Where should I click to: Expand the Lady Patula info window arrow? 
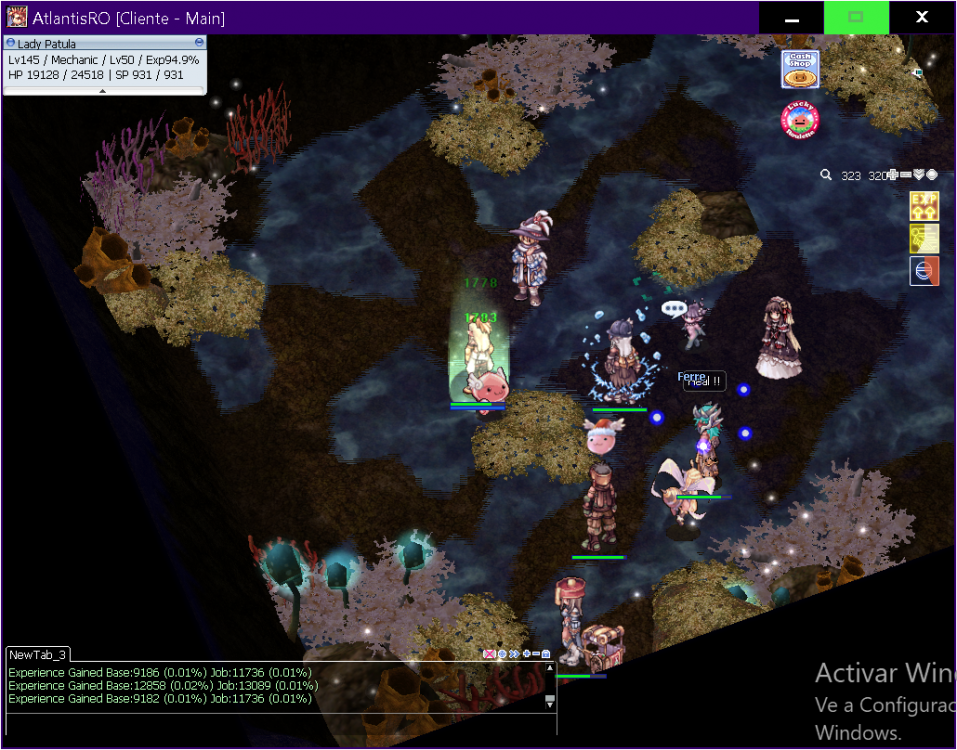pyautogui.click(x=103, y=91)
